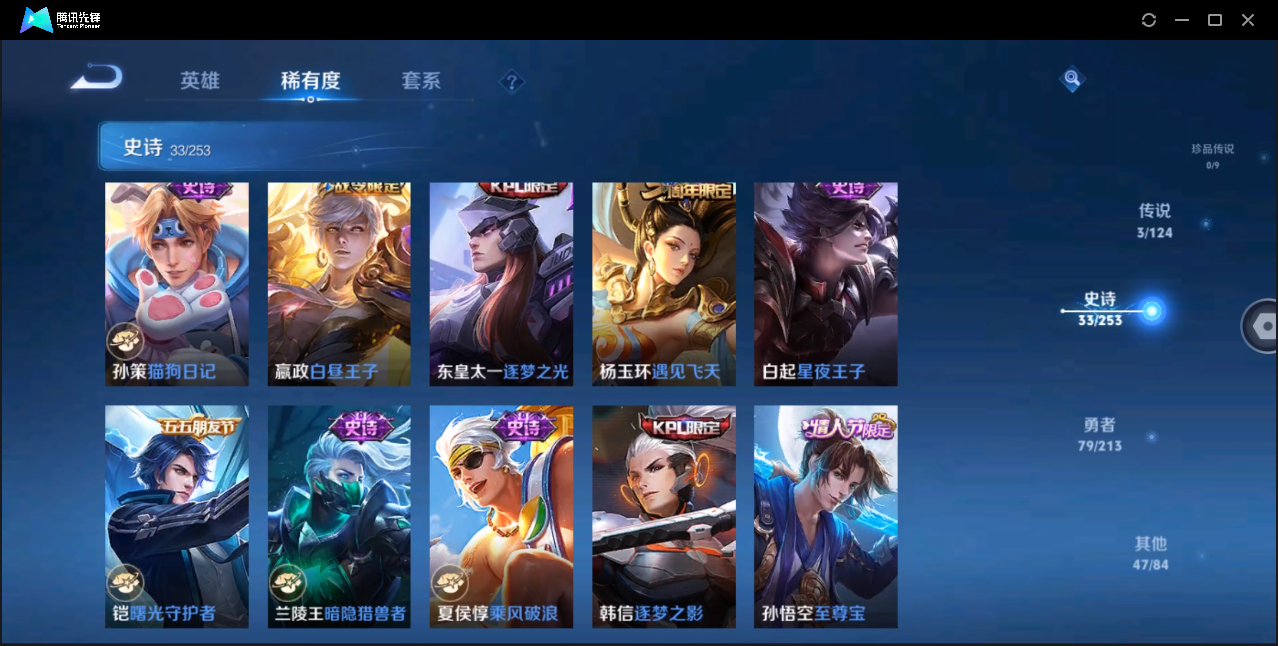Select the 白起 星夜王子 skin card

[x=825, y=284]
